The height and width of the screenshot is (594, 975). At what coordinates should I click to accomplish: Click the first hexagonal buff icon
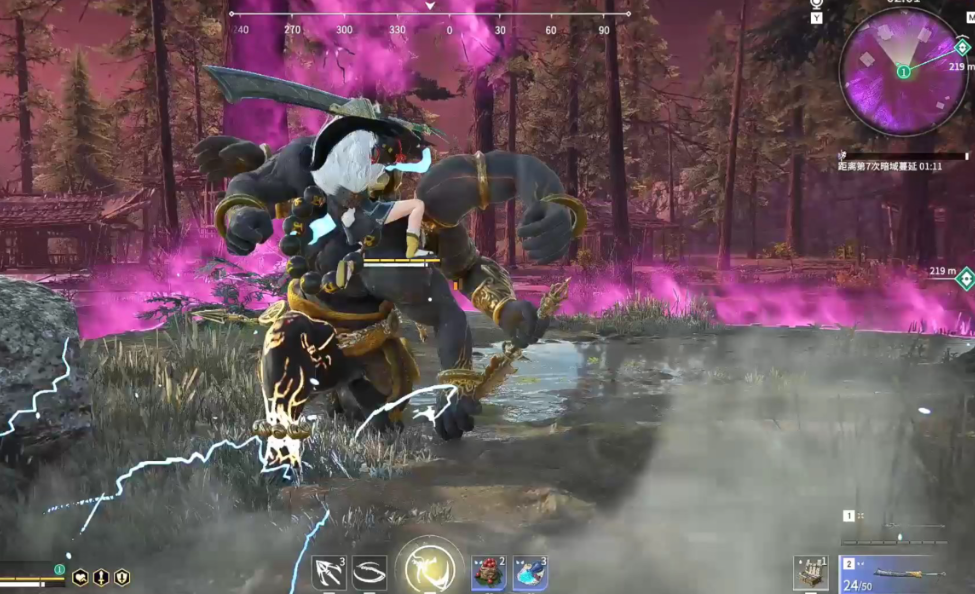click(x=80, y=577)
